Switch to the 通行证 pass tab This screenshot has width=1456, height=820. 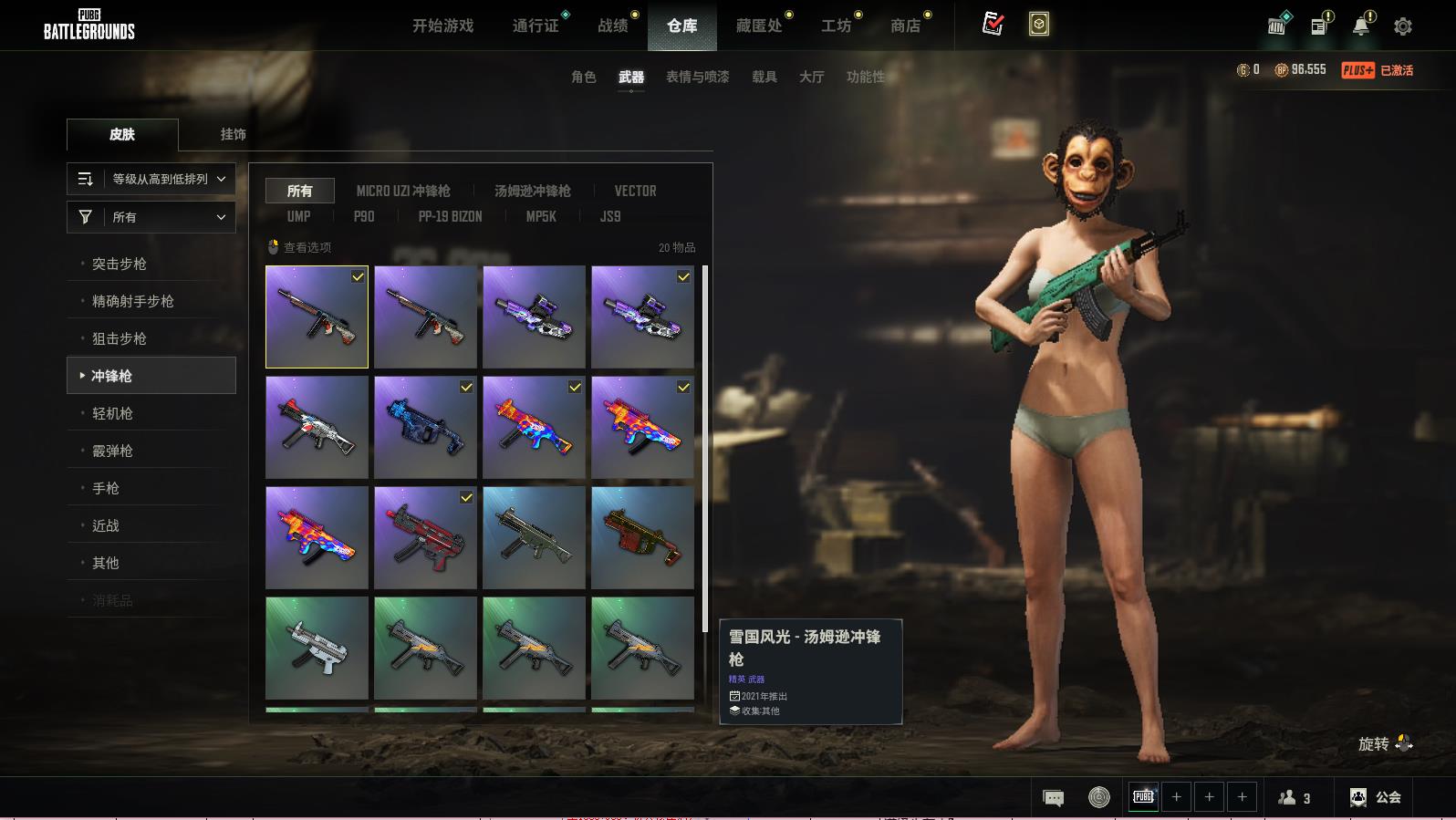536,26
